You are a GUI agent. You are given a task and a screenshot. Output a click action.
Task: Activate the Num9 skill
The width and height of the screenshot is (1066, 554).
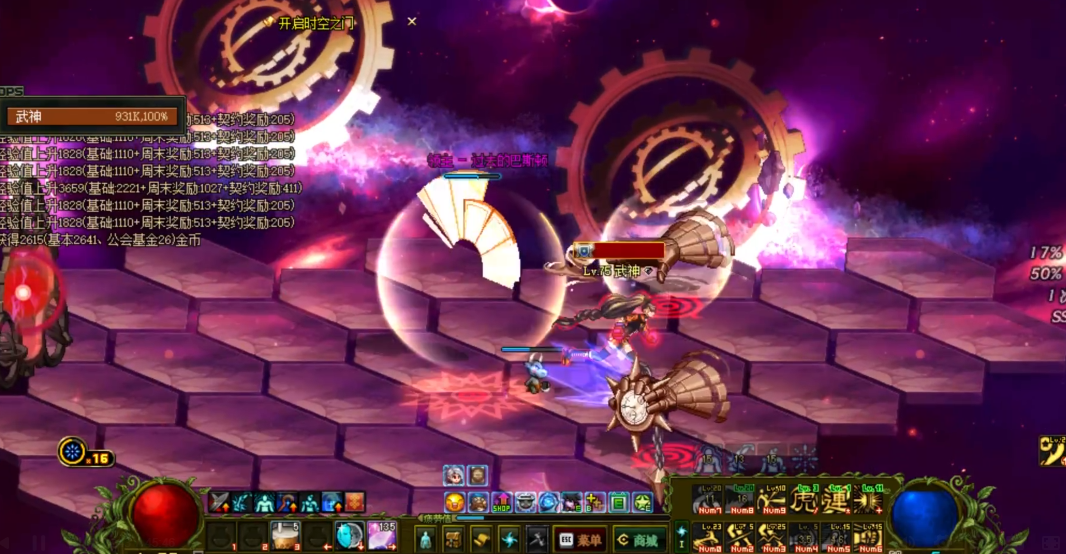[771, 499]
